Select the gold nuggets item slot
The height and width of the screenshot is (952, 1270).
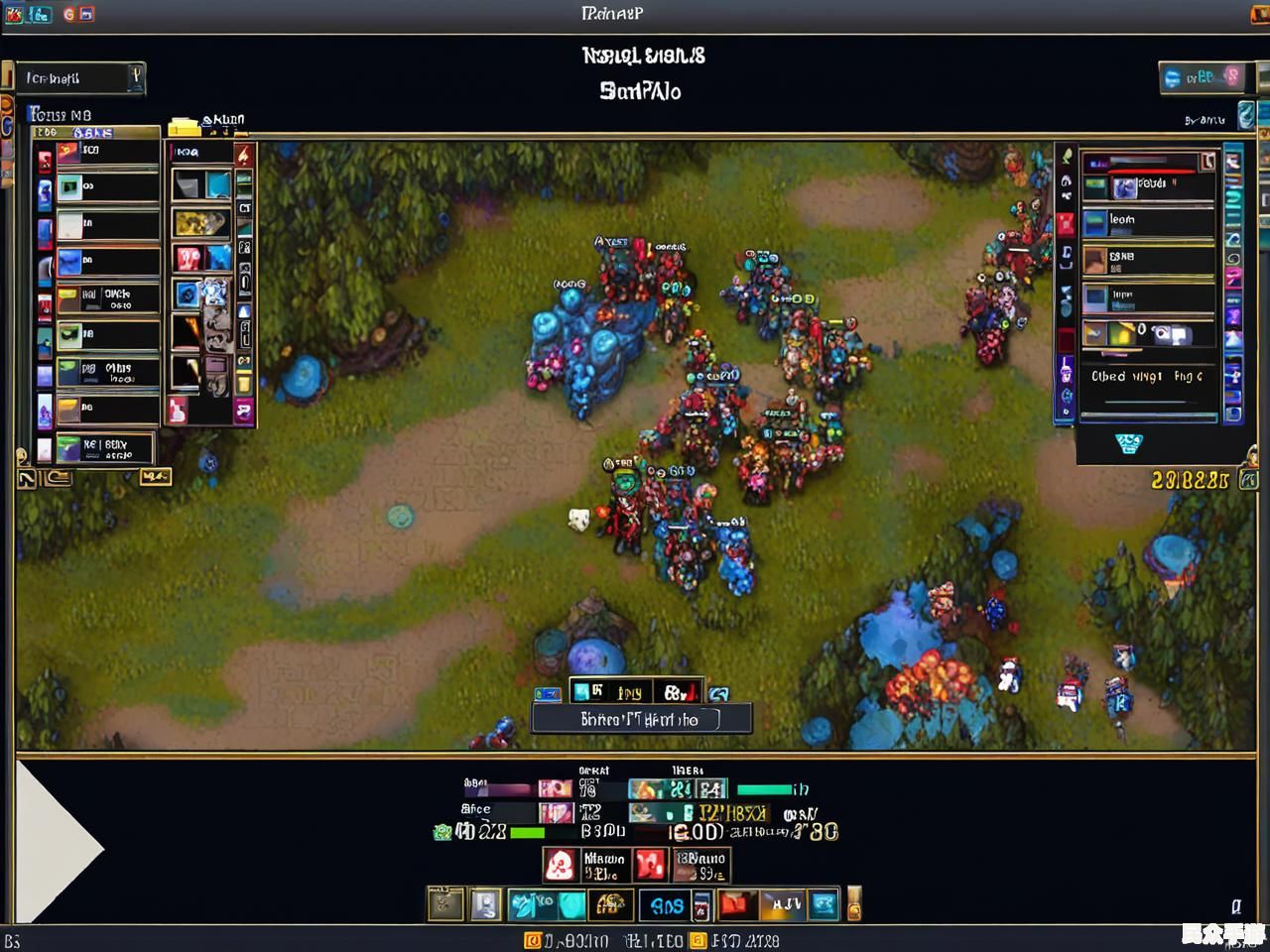[x=201, y=222]
